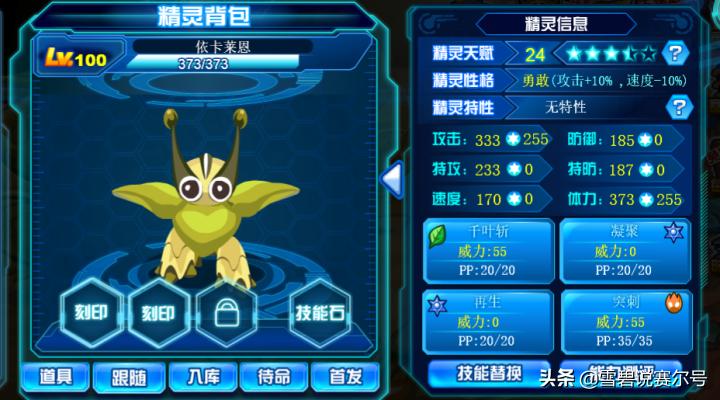Show help for 精灵特性 trait
The height and width of the screenshot is (400, 720).
coord(678,106)
